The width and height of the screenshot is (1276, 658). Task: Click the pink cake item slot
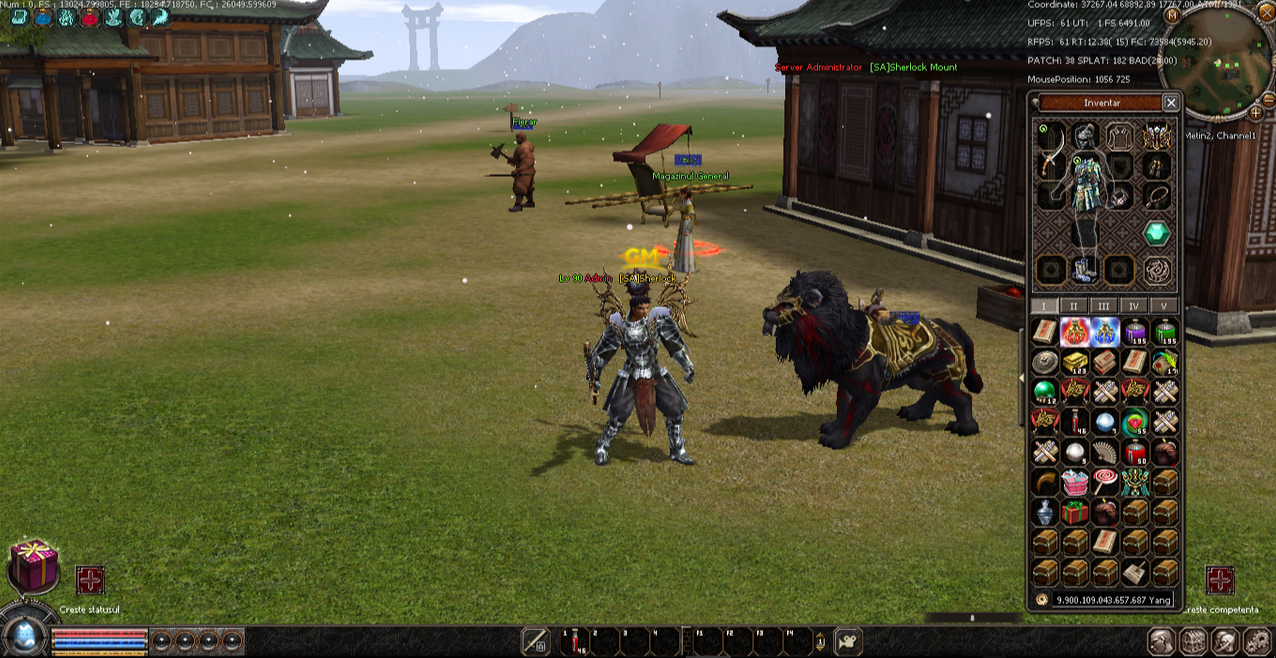pos(1075,482)
